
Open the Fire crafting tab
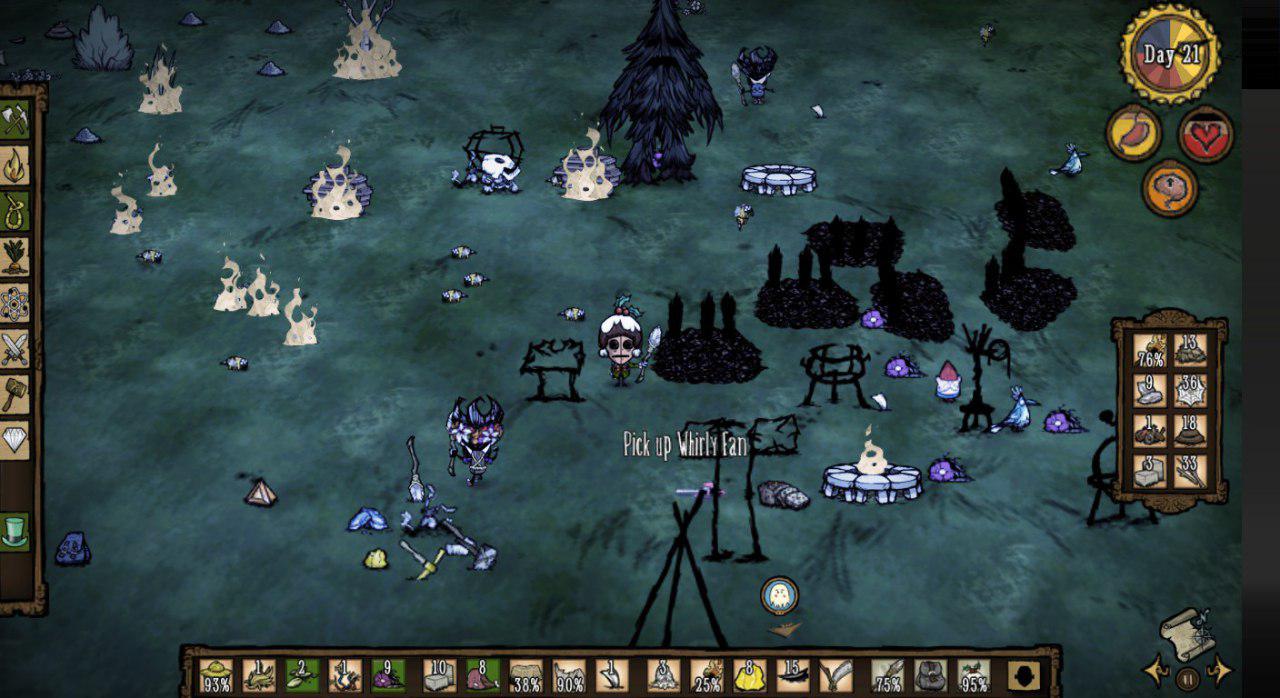(15, 165)
